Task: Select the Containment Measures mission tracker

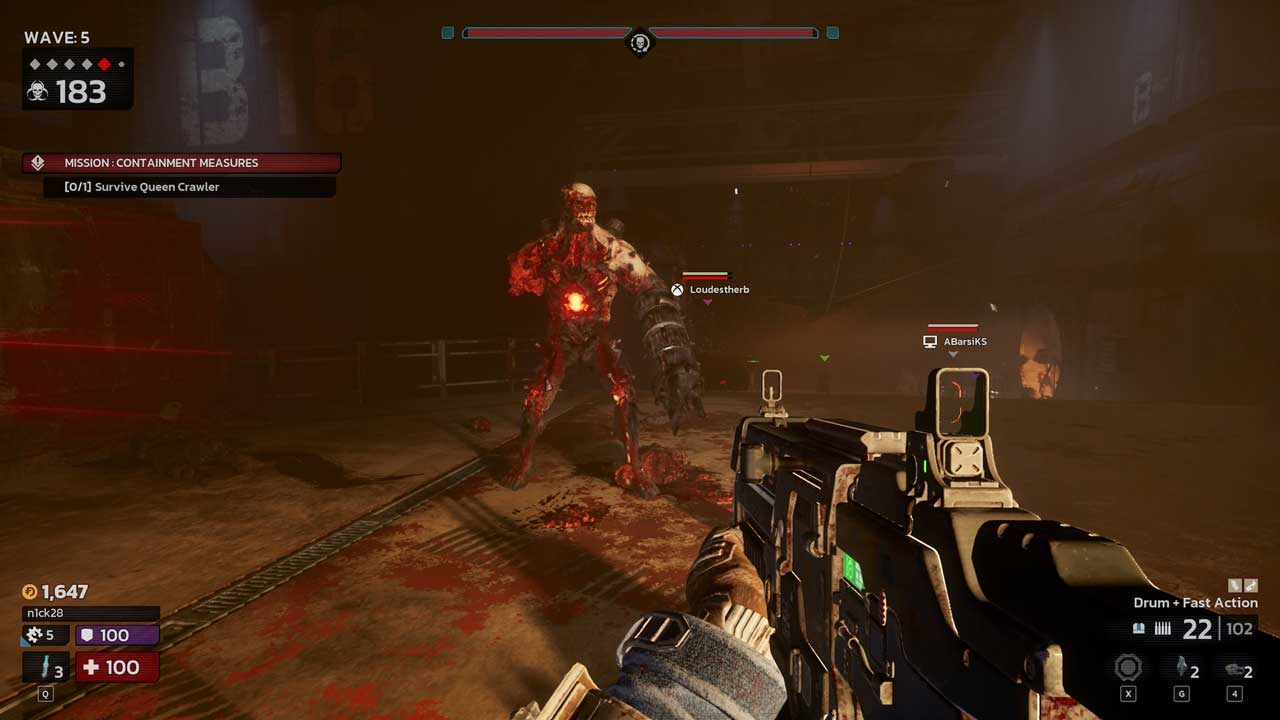Action: point(182,163)
